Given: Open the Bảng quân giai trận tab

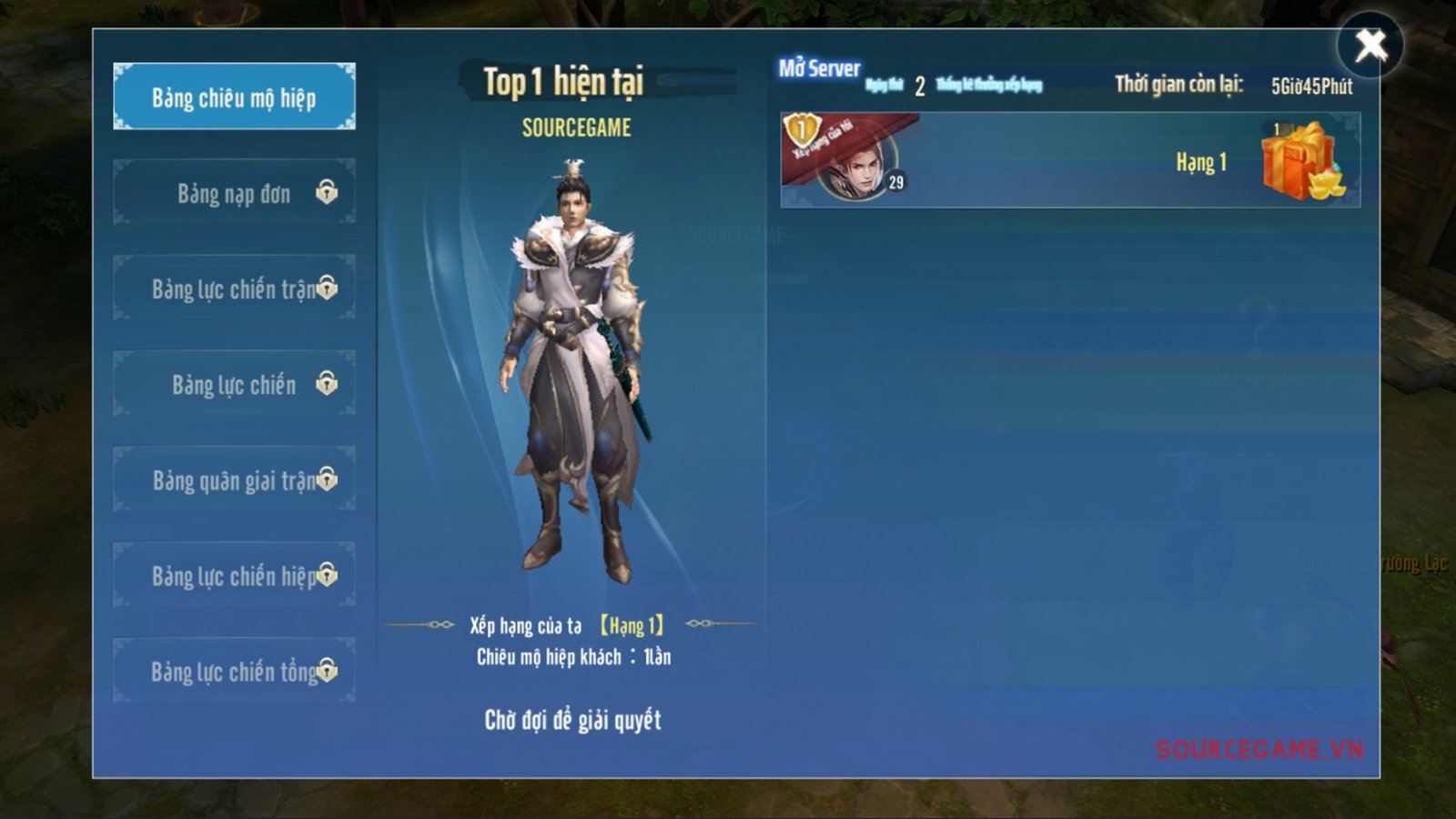Looking at the screenshot, I should (234, 480).
